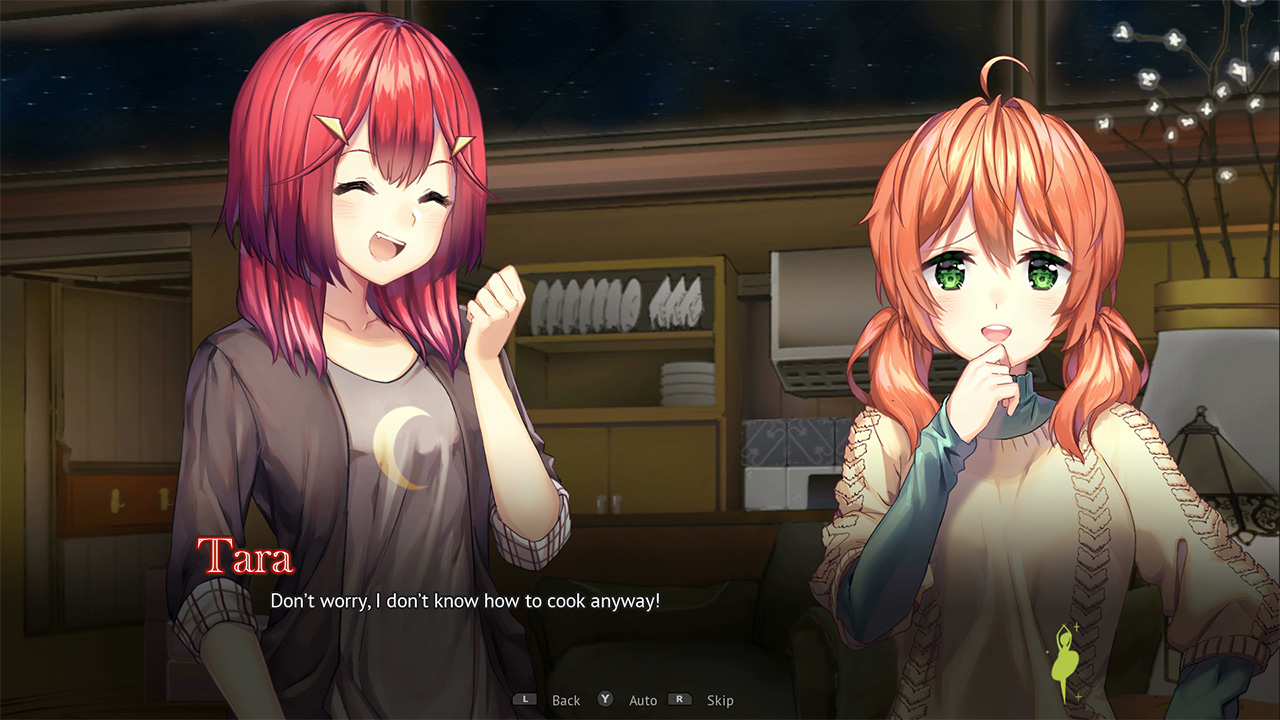Select the Back option
The image size is (1280, 720).
[x=566, y=700]
